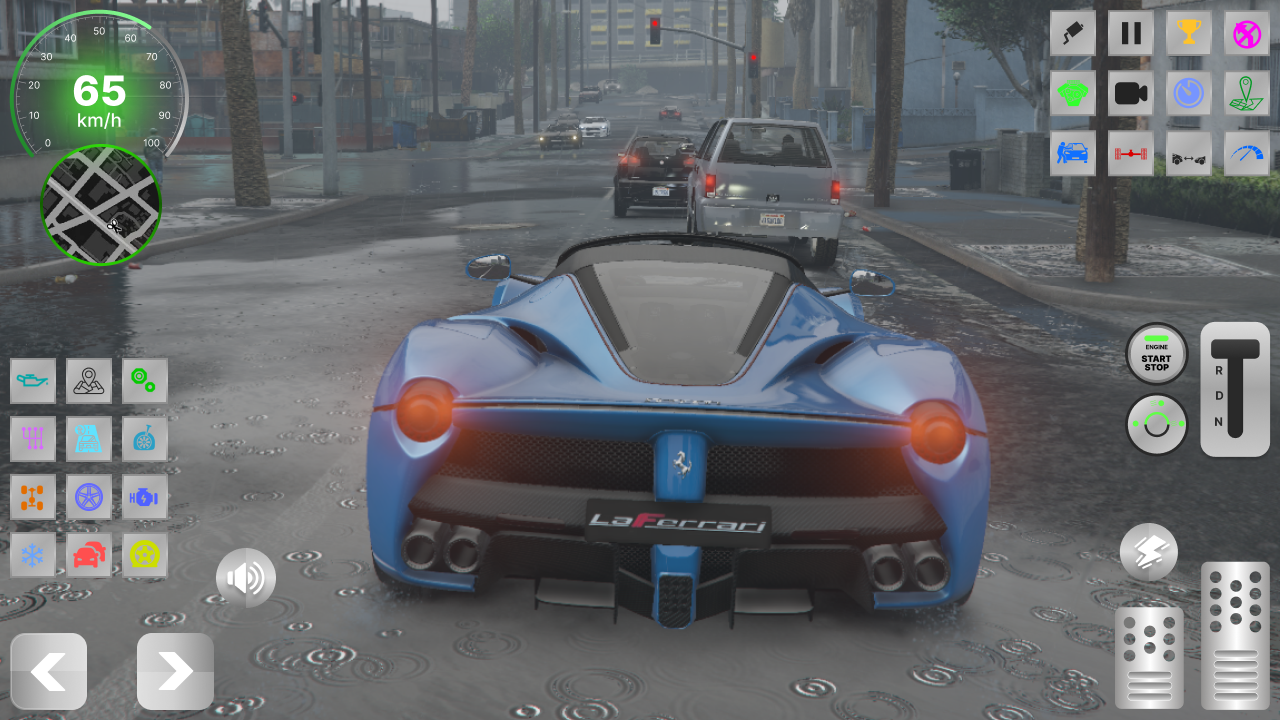The width and height of the screenshot is (1280, 720).
Task: Click the teal oil can maintenance icon
Action: click(33, 381)
